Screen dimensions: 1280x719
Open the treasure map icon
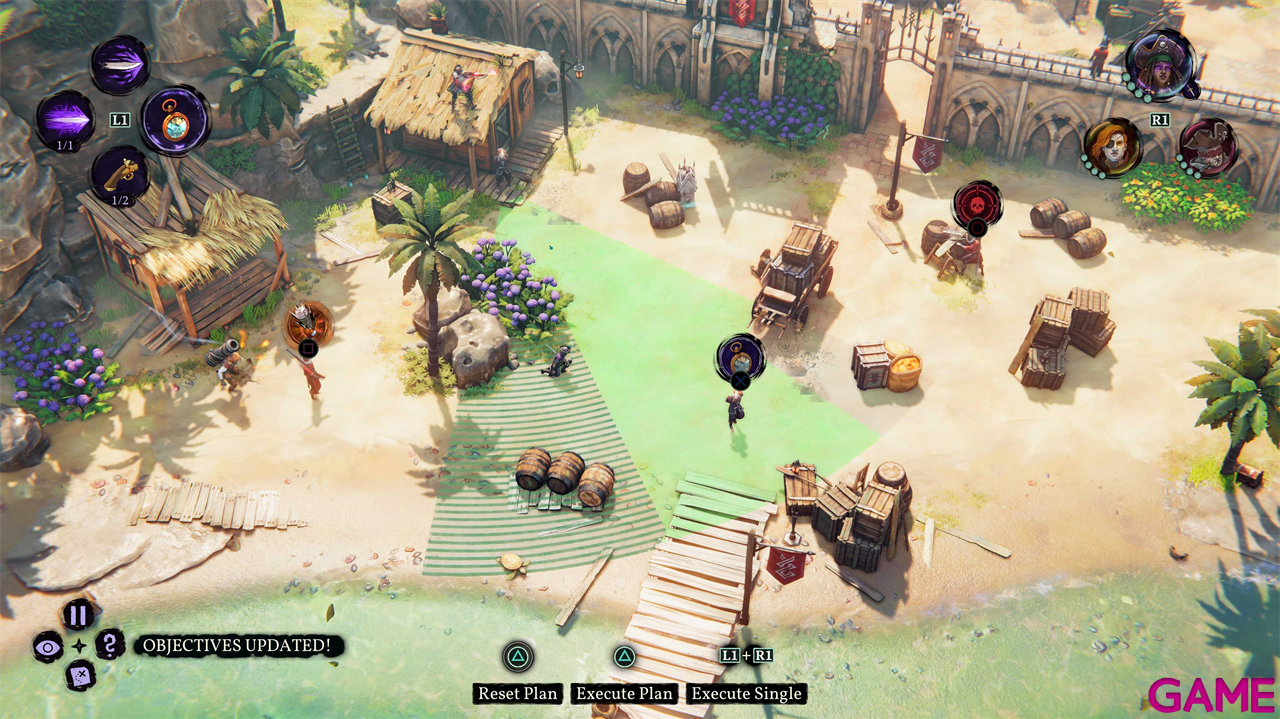pyautogui.click(x=79, y=677)
